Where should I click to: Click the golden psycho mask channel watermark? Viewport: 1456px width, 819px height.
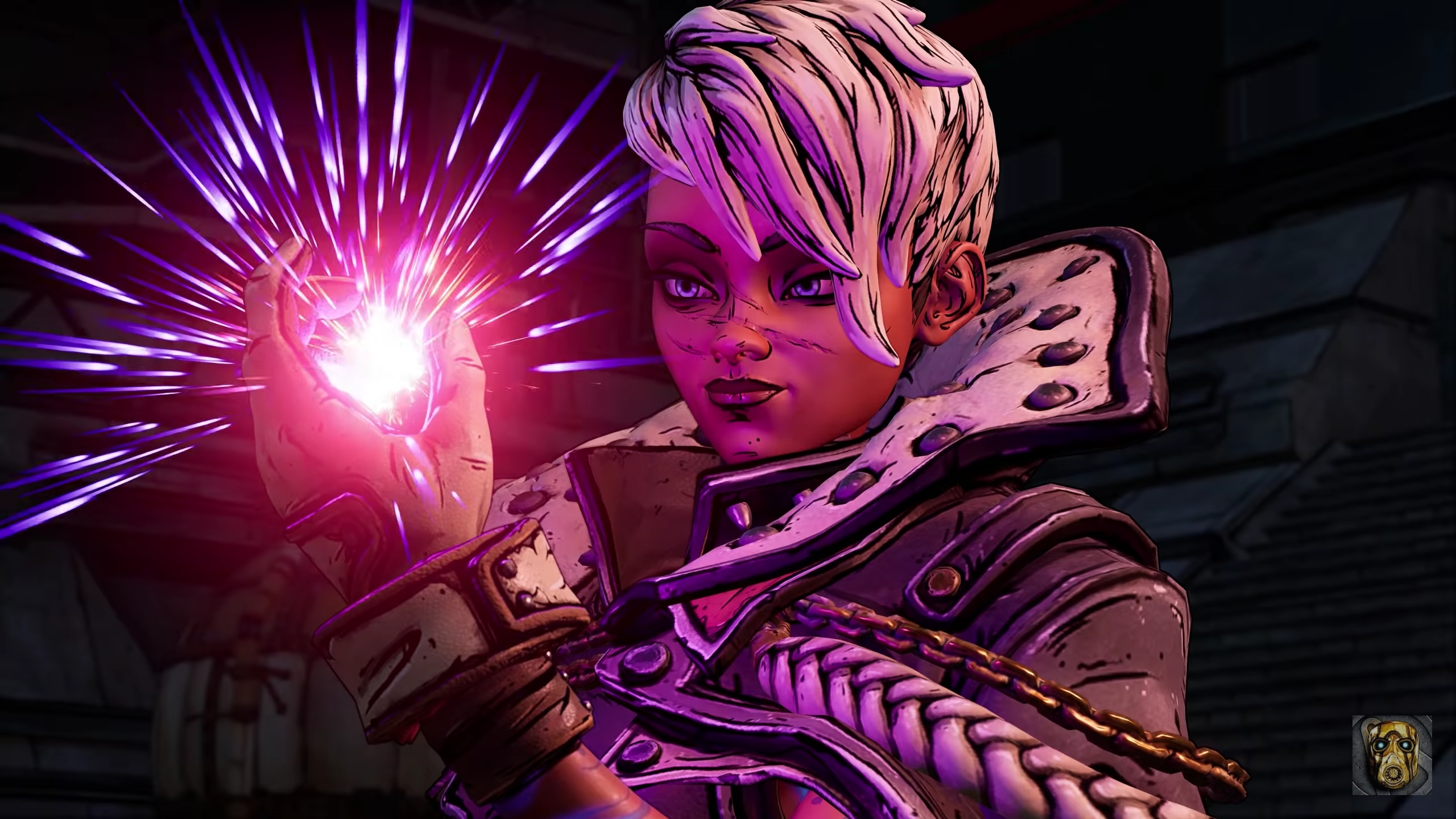[1399, 763]
